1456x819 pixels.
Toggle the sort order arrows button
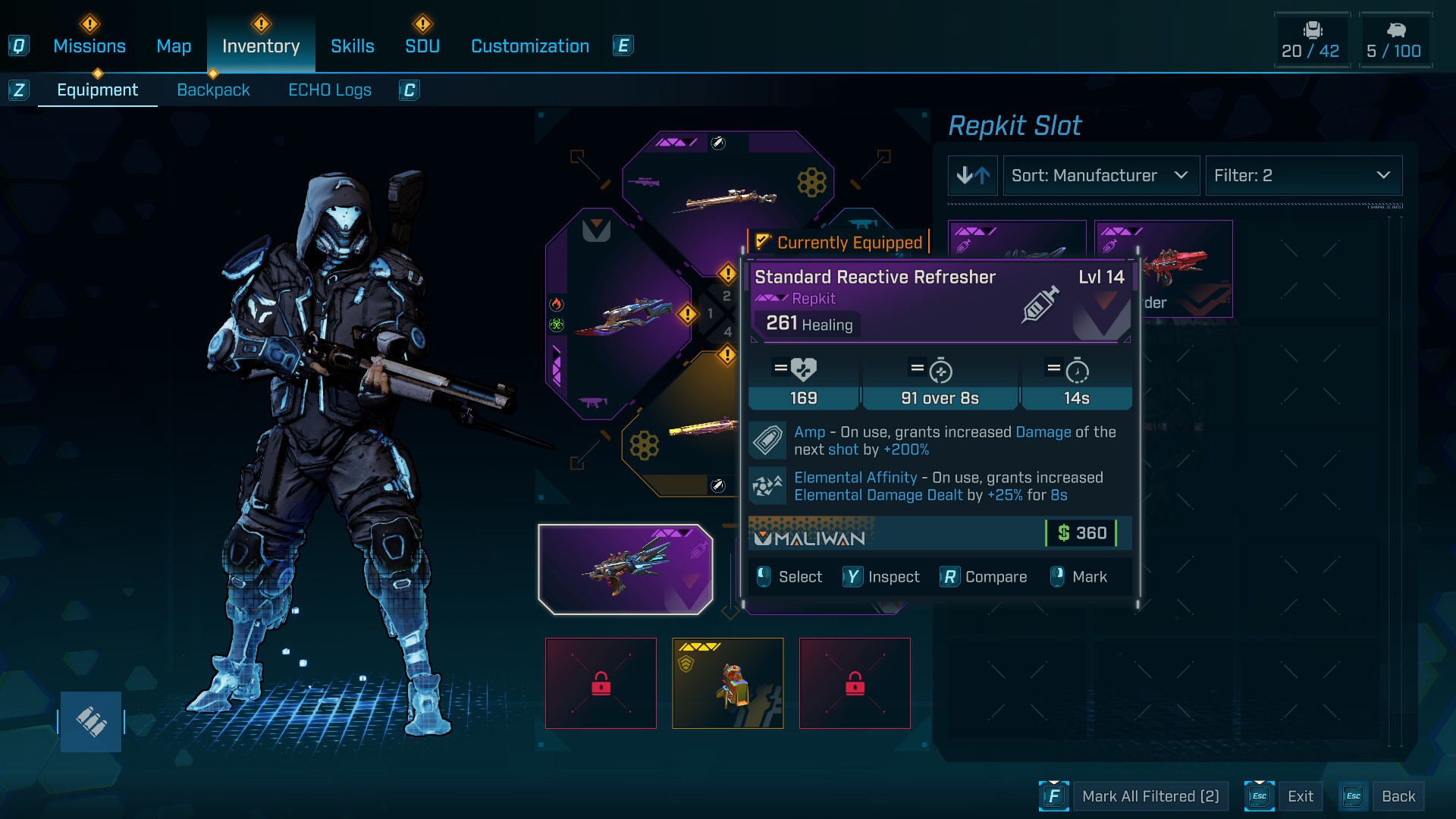click(x=973, y=176)
